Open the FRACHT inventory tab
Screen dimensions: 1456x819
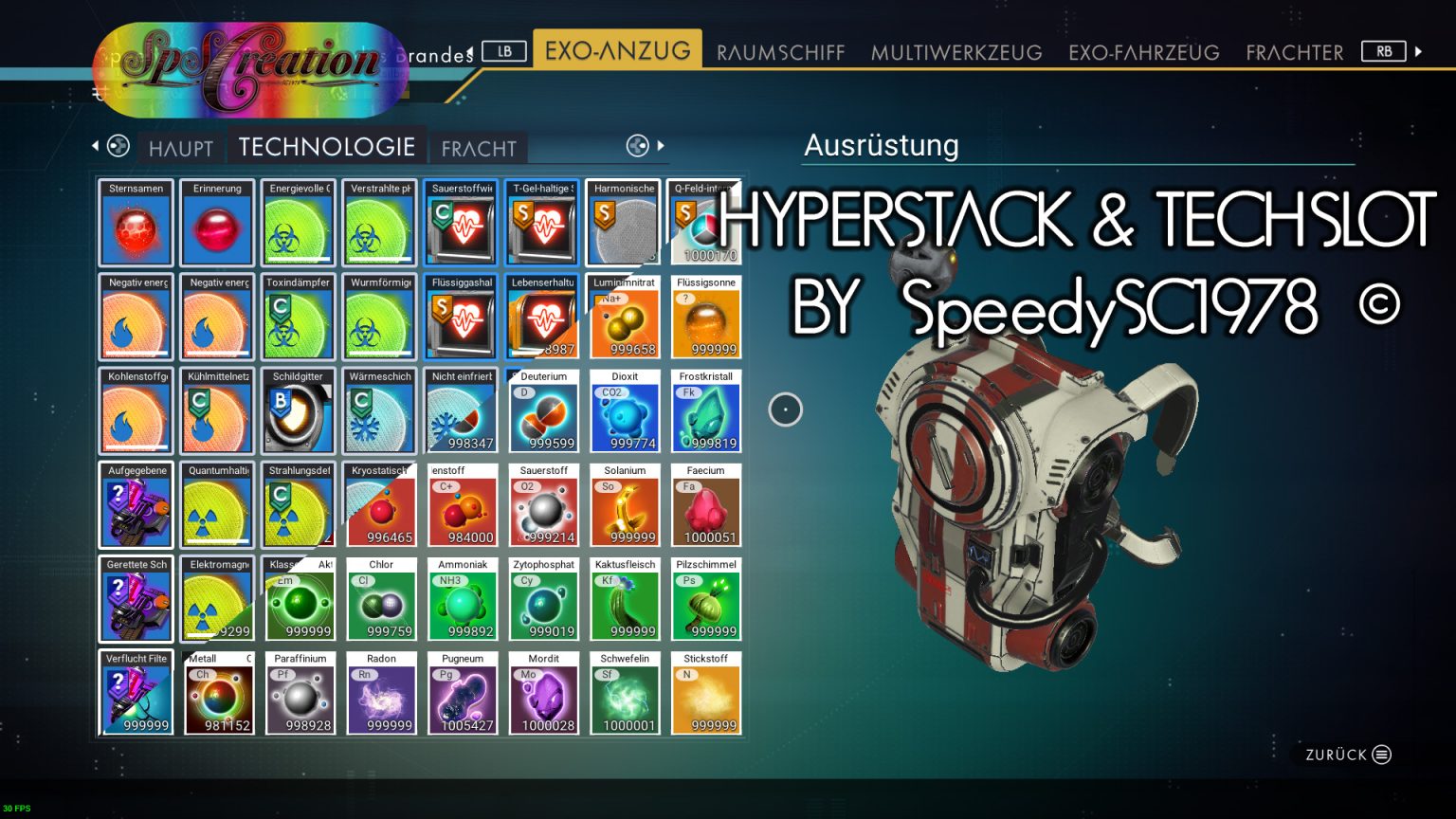coord(479,149)
